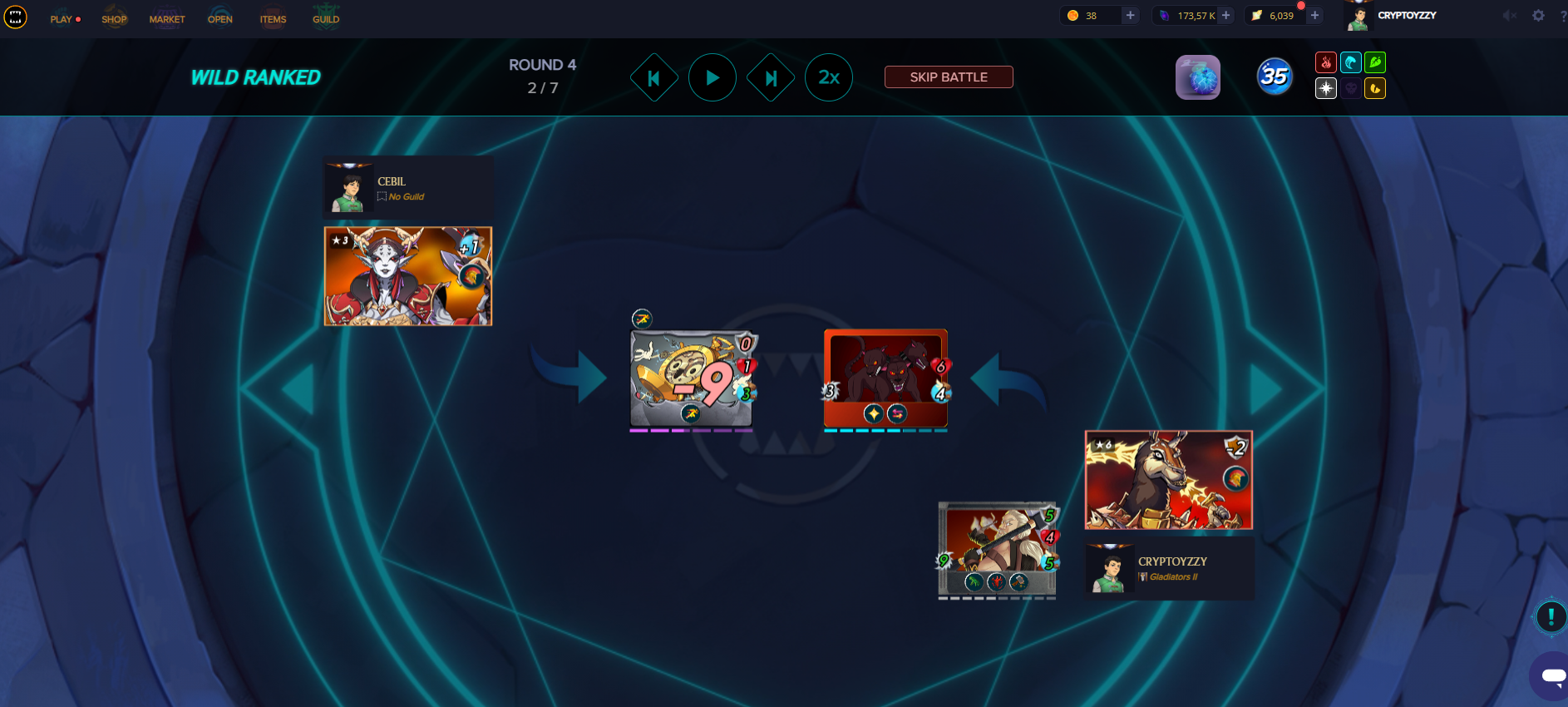Inspect the ruleset crystal icon

click(x=1198, y=77)
